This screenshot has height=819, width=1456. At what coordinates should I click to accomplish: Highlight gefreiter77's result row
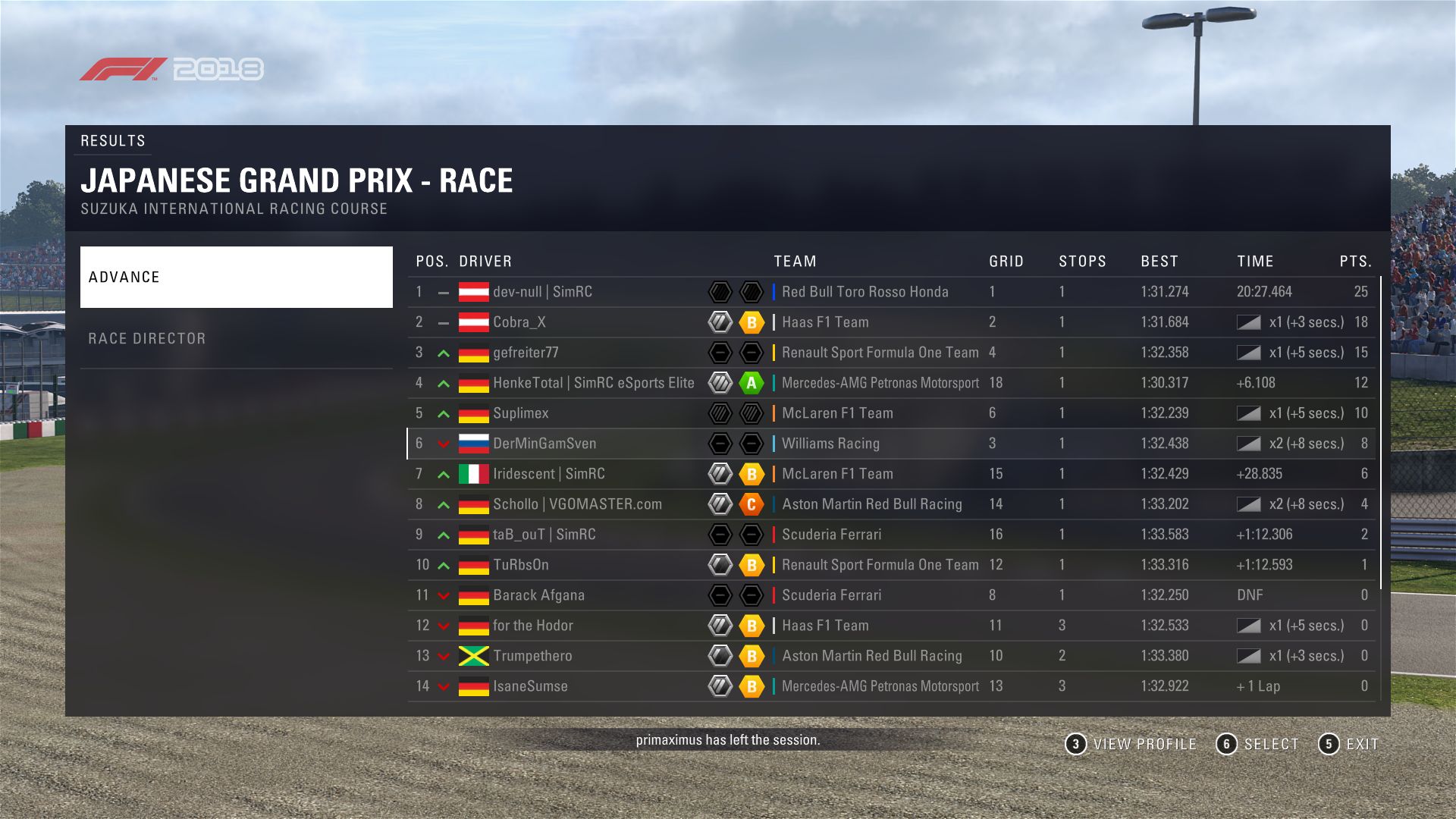[526, 353]
